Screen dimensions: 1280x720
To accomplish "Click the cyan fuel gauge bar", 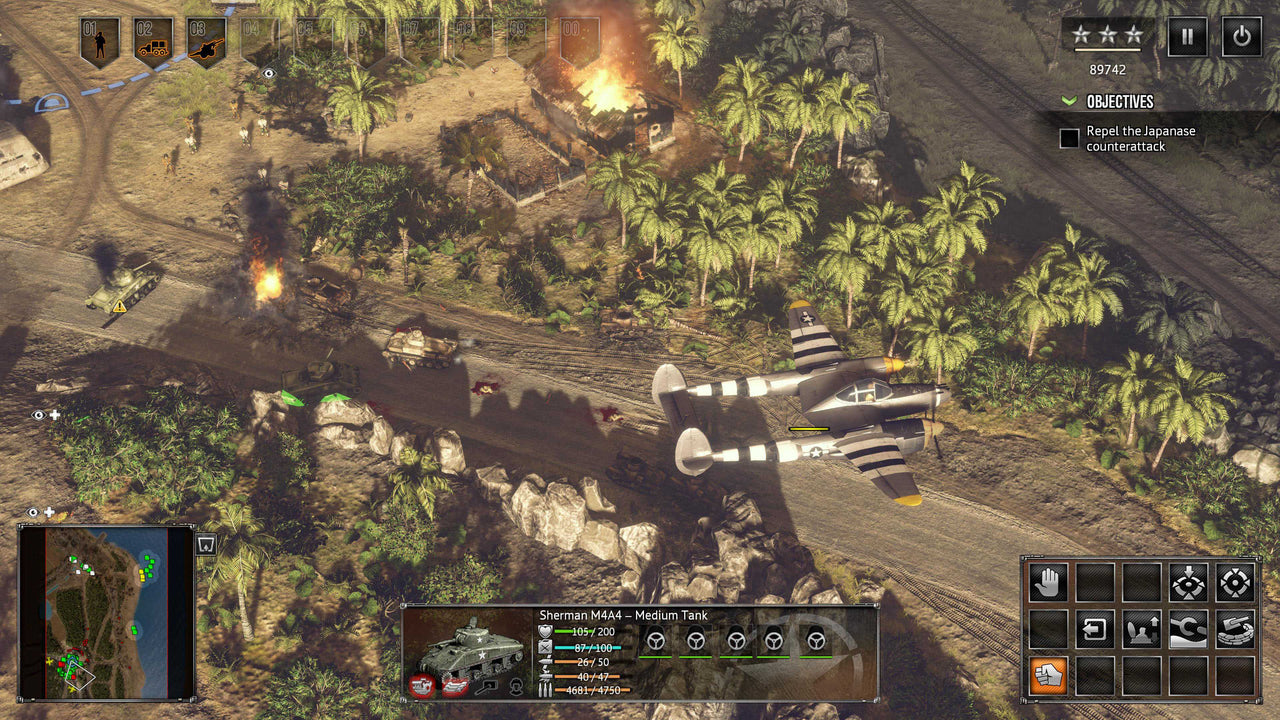I will [590, 647].
